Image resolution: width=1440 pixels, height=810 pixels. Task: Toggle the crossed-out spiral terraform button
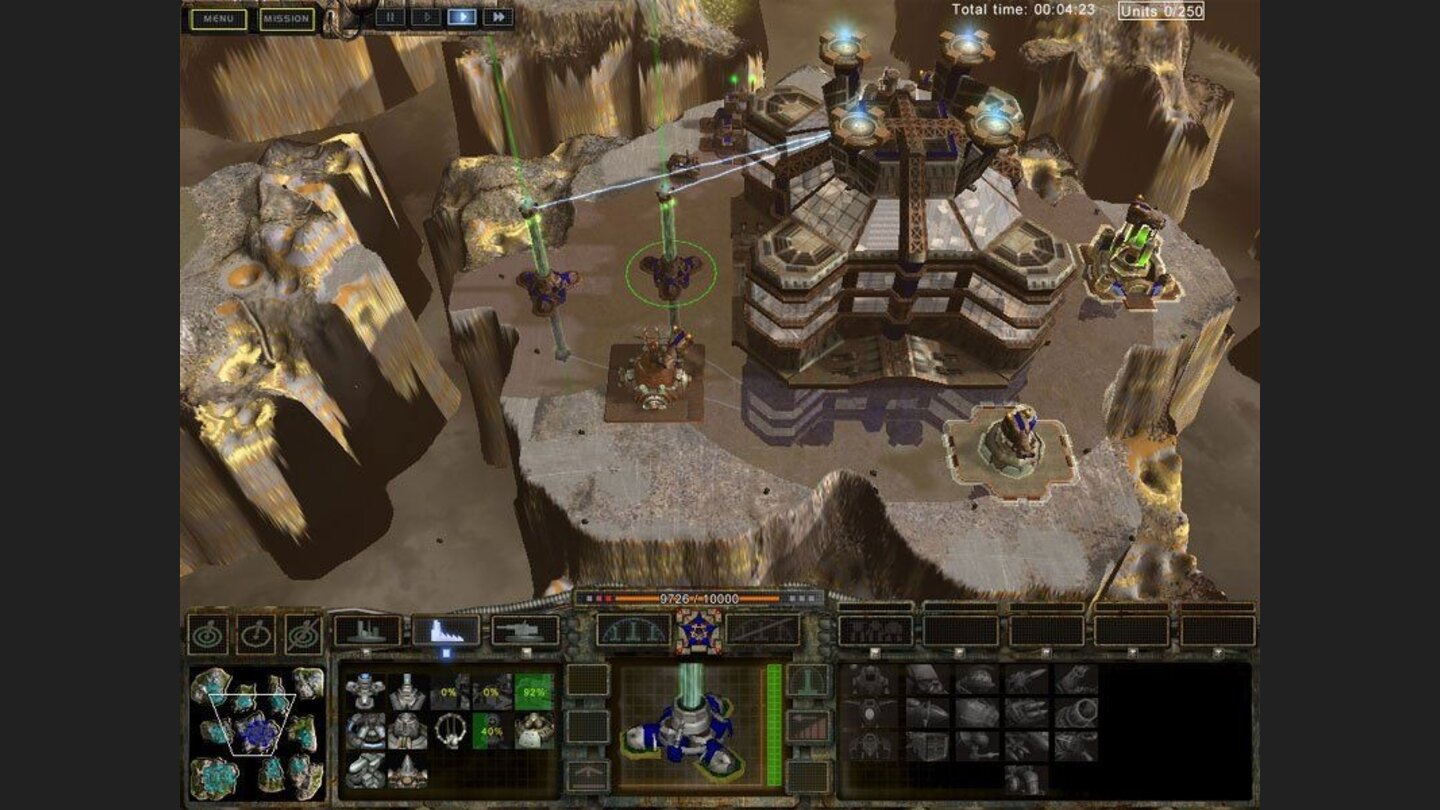coord(304,634)
